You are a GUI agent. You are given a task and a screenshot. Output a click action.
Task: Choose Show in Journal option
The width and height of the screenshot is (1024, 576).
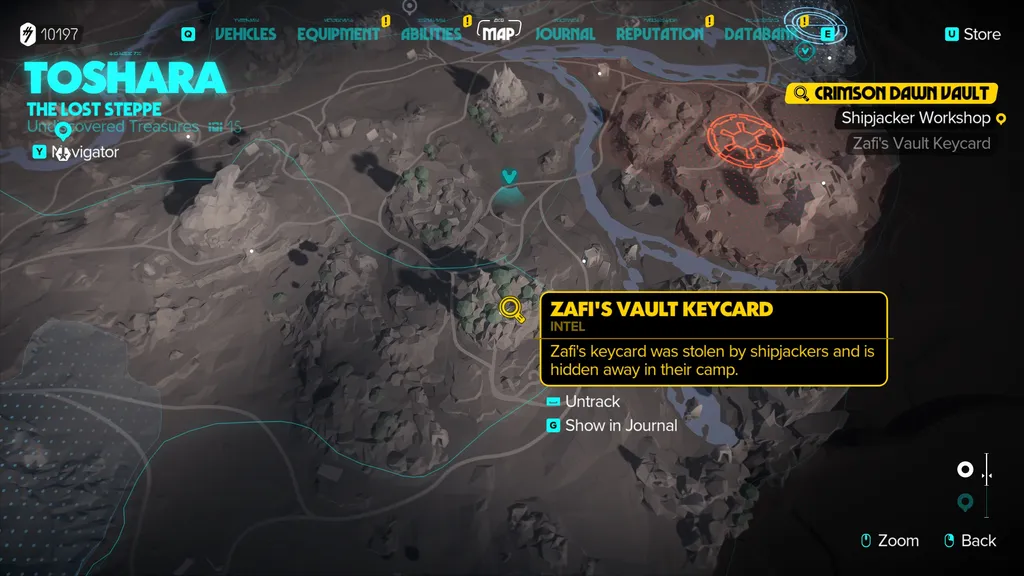(x=620, y=425)
